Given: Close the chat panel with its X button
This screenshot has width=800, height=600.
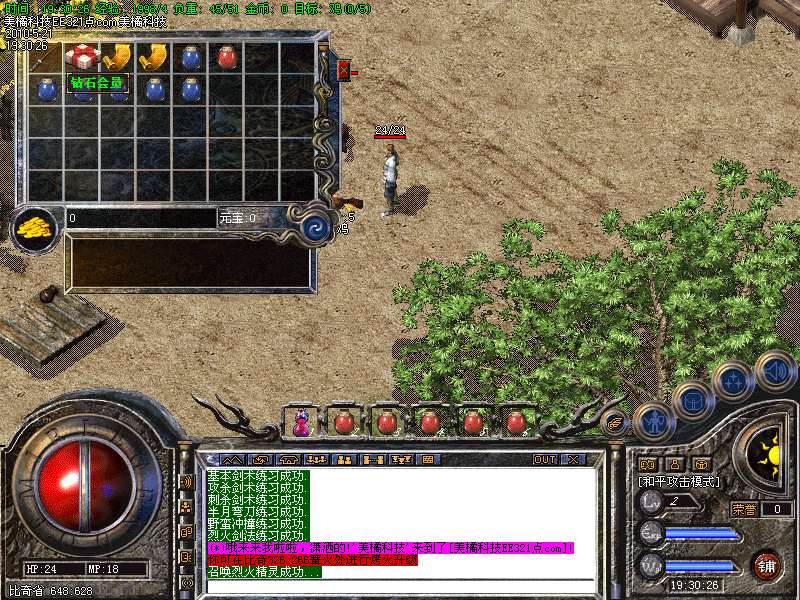Looking at the screenshot, I should pyautogui.click(x=572, y=459).
